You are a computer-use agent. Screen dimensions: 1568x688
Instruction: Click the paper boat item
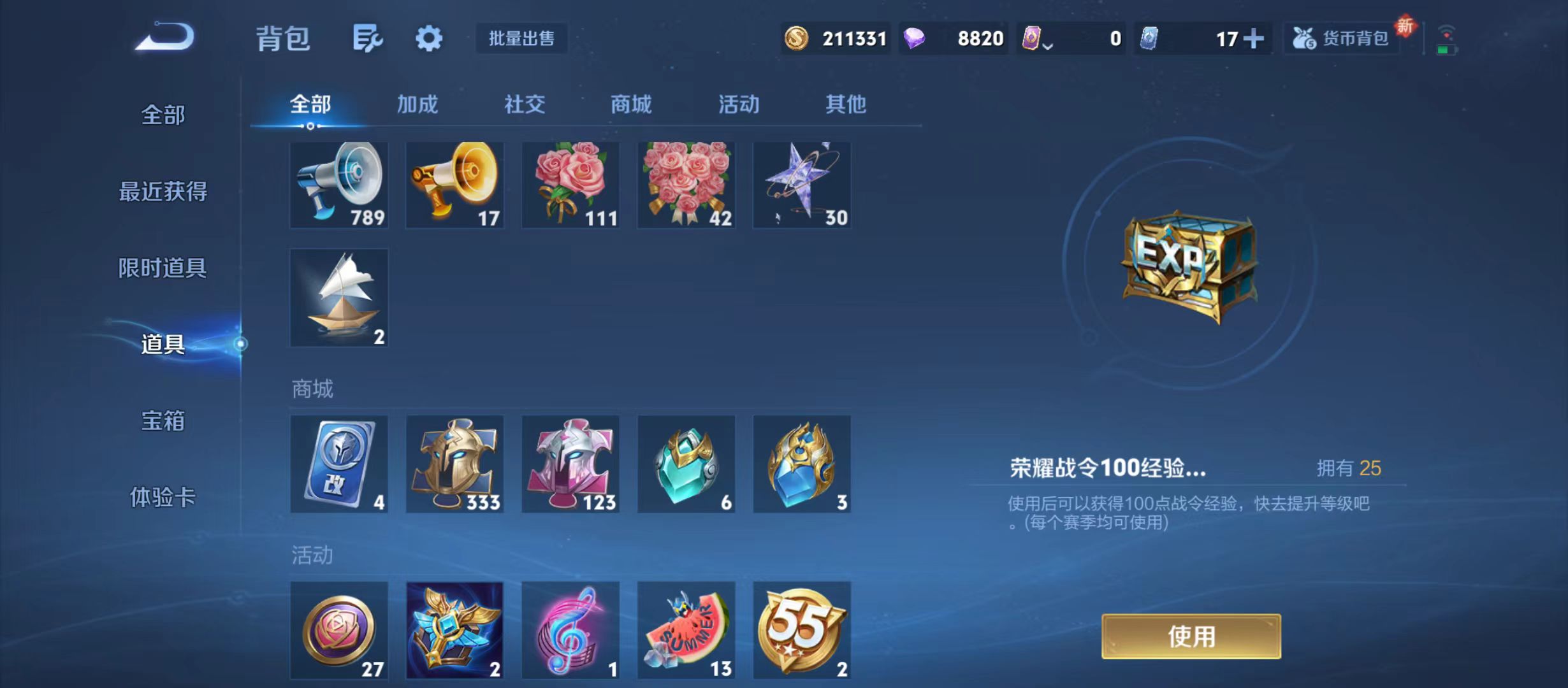coord(338,297)
